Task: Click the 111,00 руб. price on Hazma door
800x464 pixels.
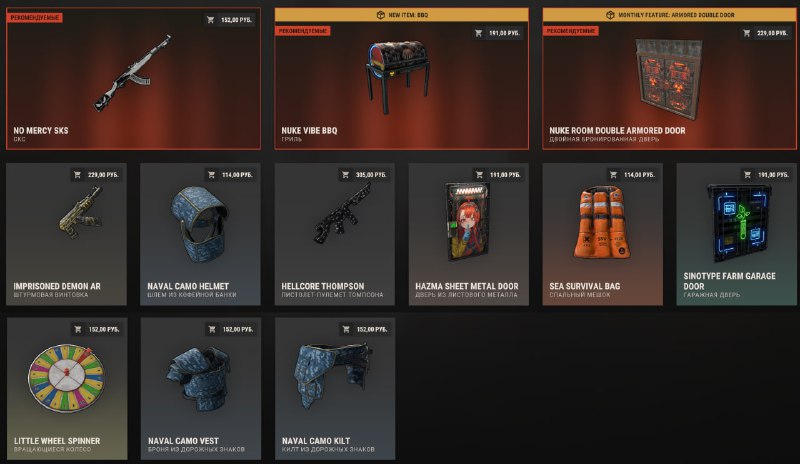Action: (498, 175)
